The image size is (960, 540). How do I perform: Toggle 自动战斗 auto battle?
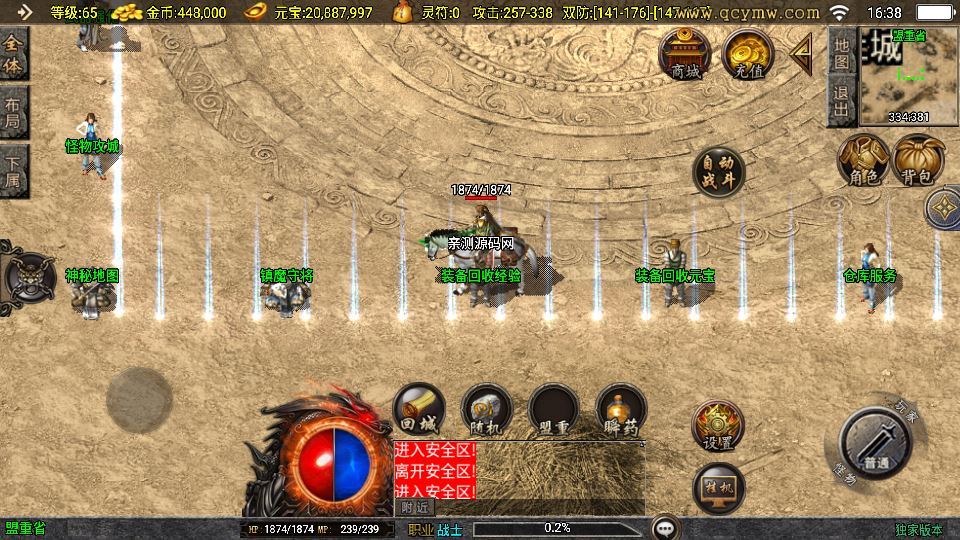pos(718,172)
